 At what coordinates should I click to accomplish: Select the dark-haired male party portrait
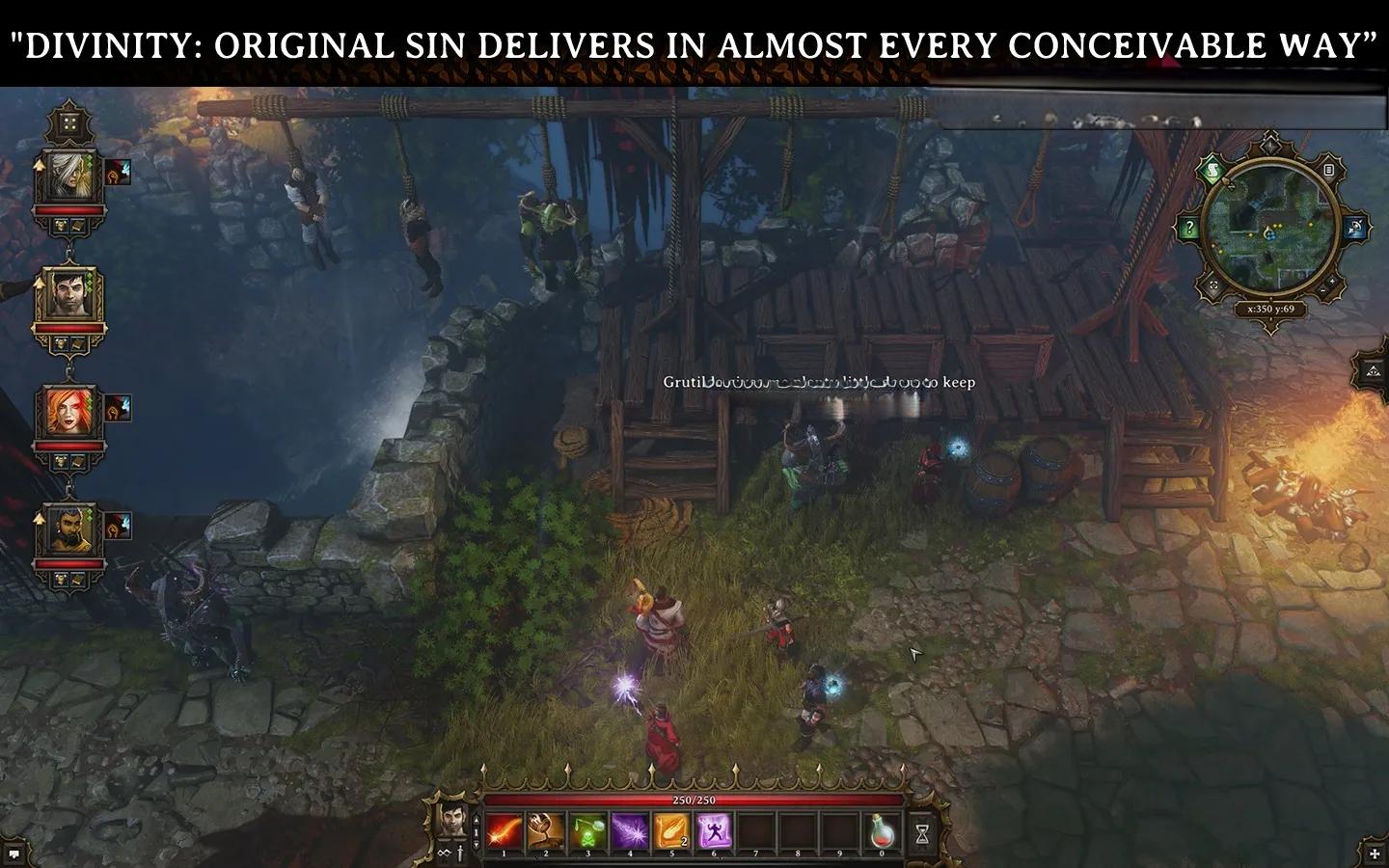point(69,294)
